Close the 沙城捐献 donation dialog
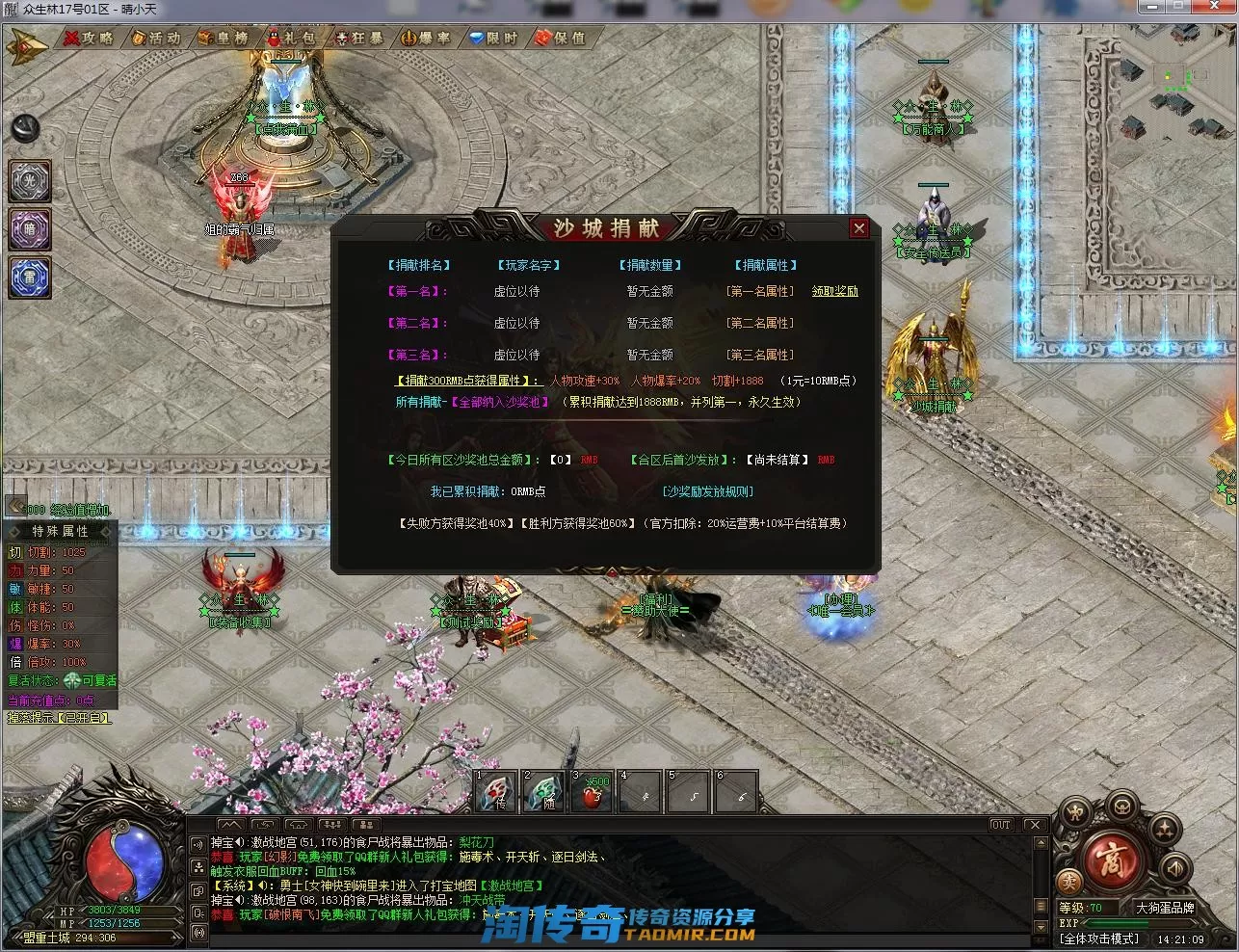Screen dimensions: 1239x952 (858, 228)
